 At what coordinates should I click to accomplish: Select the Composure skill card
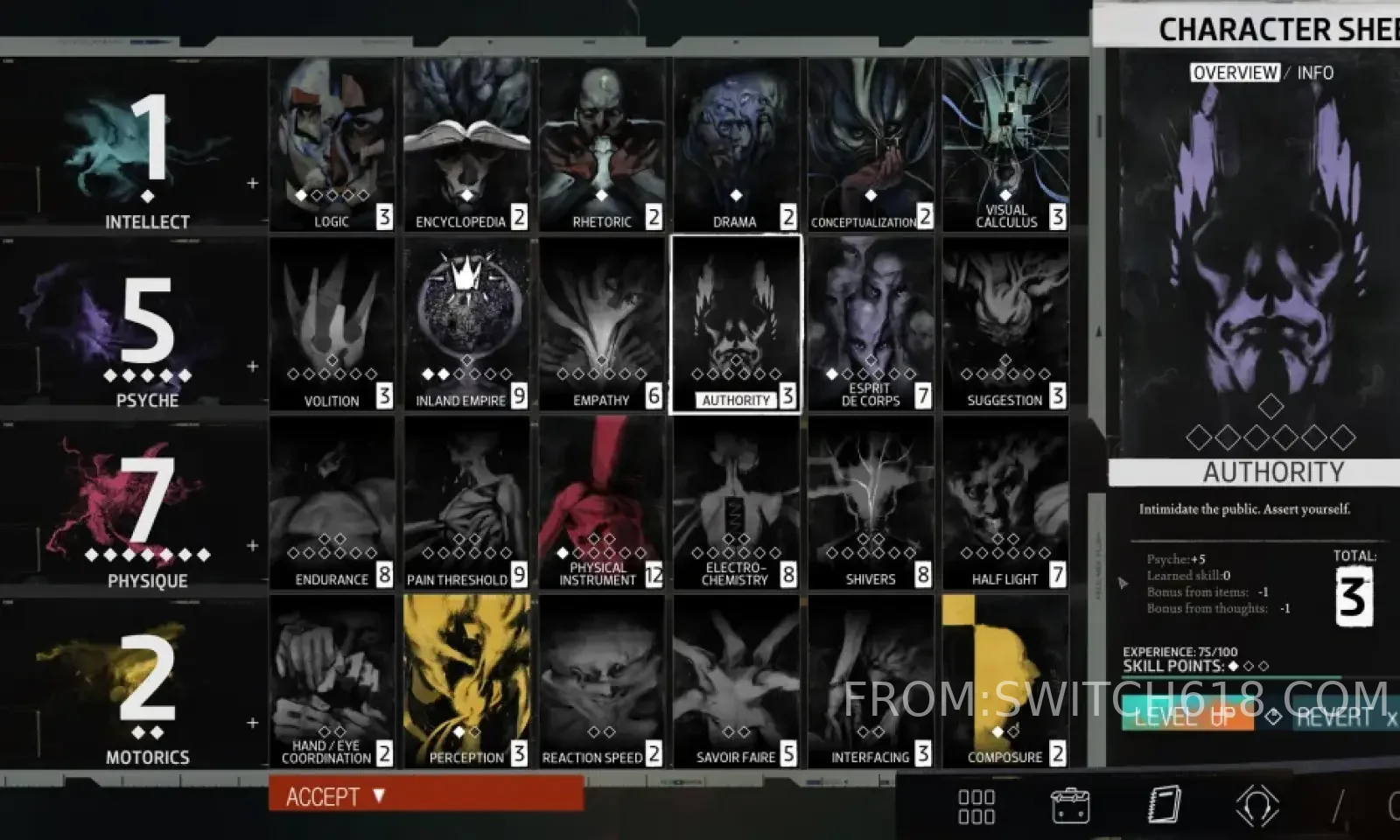pos(1005,681)
